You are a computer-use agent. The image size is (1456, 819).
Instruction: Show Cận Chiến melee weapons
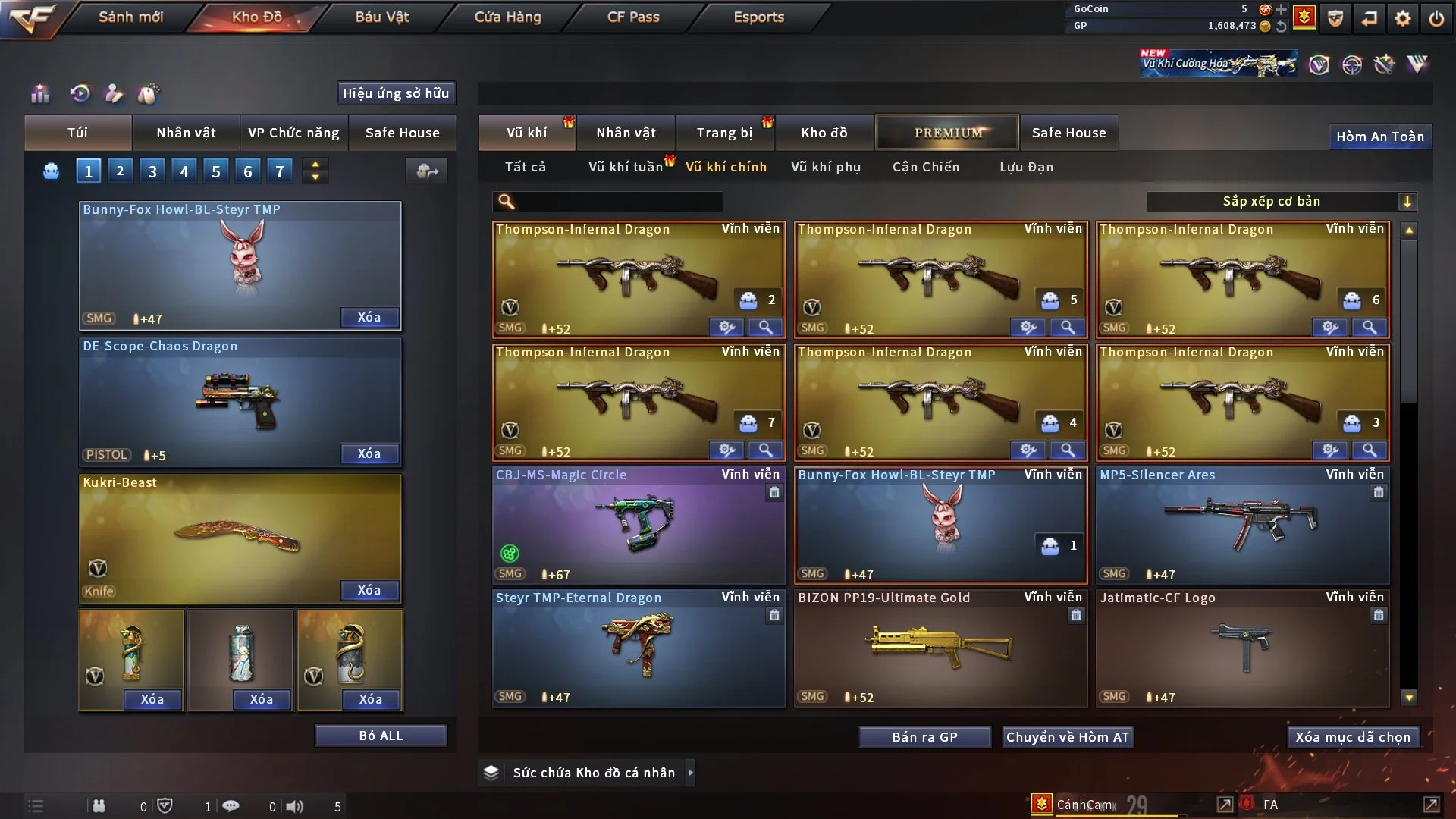(926, 167)
